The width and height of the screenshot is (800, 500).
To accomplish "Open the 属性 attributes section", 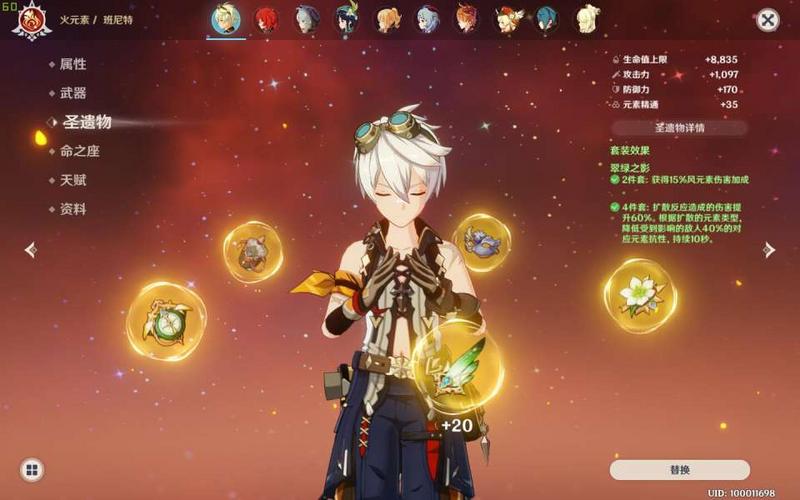I will (73, 64).
